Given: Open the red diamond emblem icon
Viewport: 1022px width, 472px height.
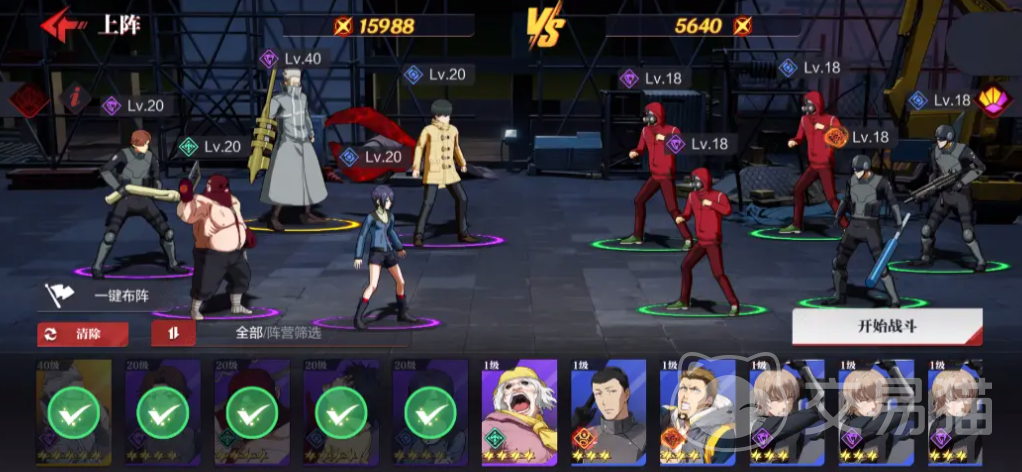Looking at the screenshot, I should point(29,100).
